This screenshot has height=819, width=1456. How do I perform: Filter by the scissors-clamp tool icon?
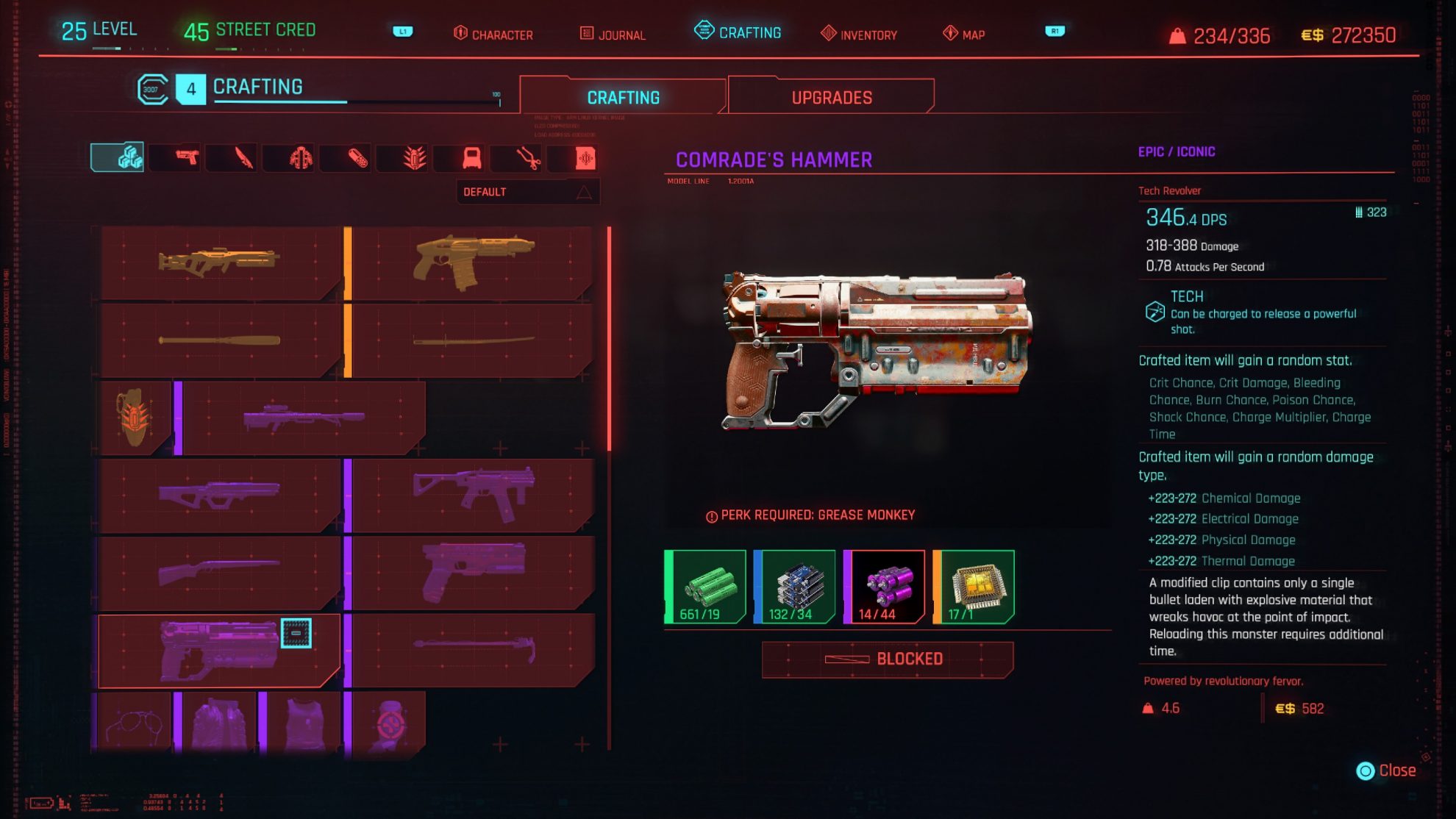tap(527, 157)
